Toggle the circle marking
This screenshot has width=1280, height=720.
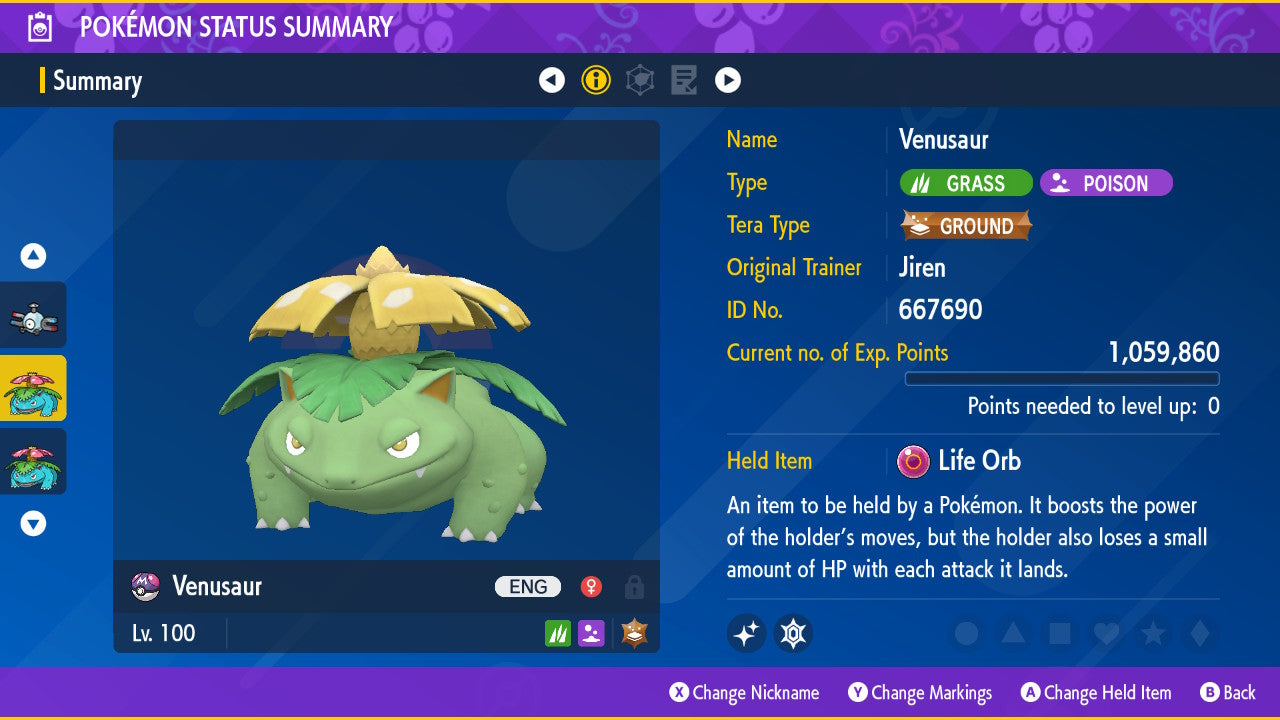tap(966, 633)
